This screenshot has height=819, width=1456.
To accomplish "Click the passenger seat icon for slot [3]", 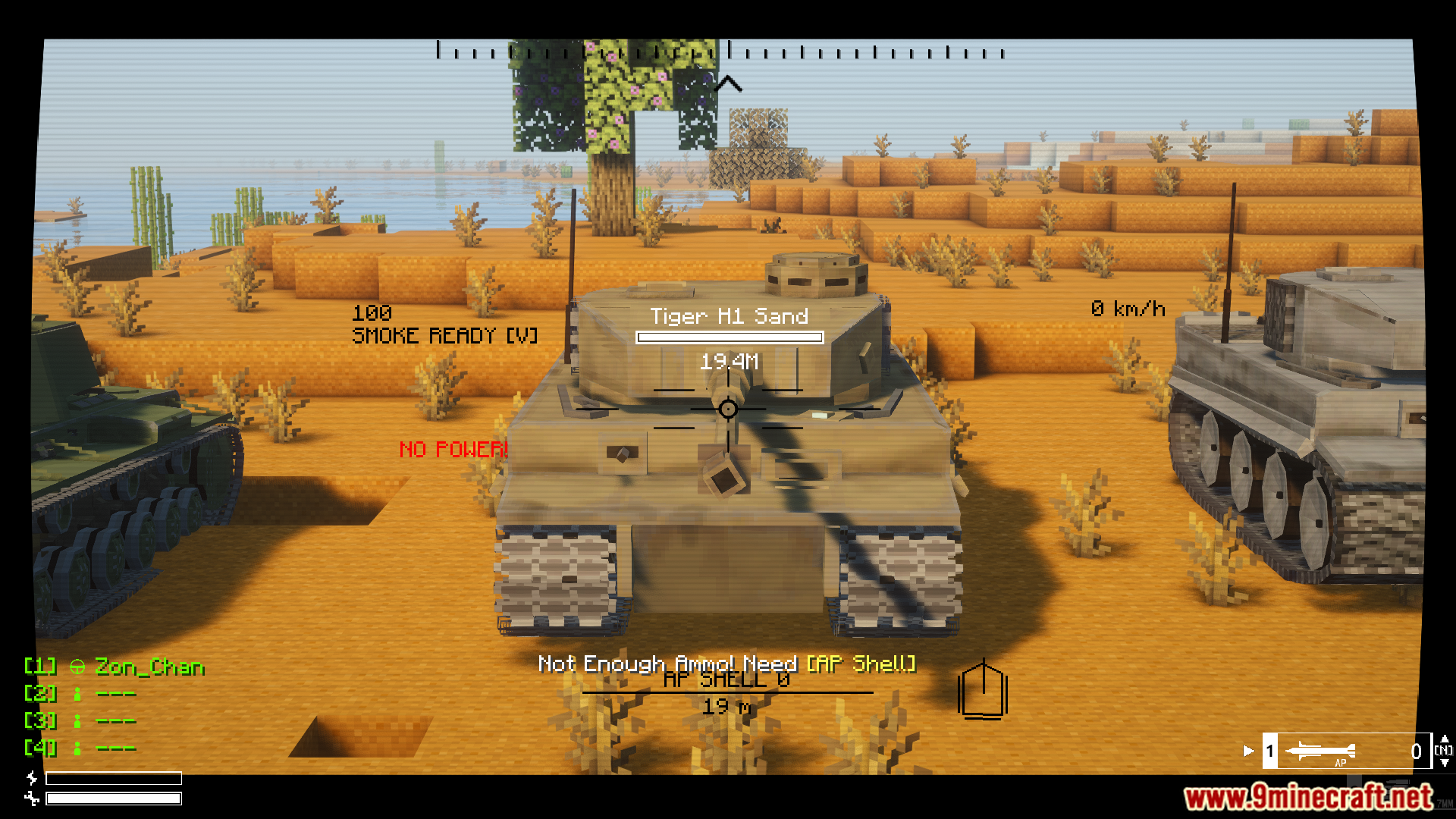I will [76, 720].
